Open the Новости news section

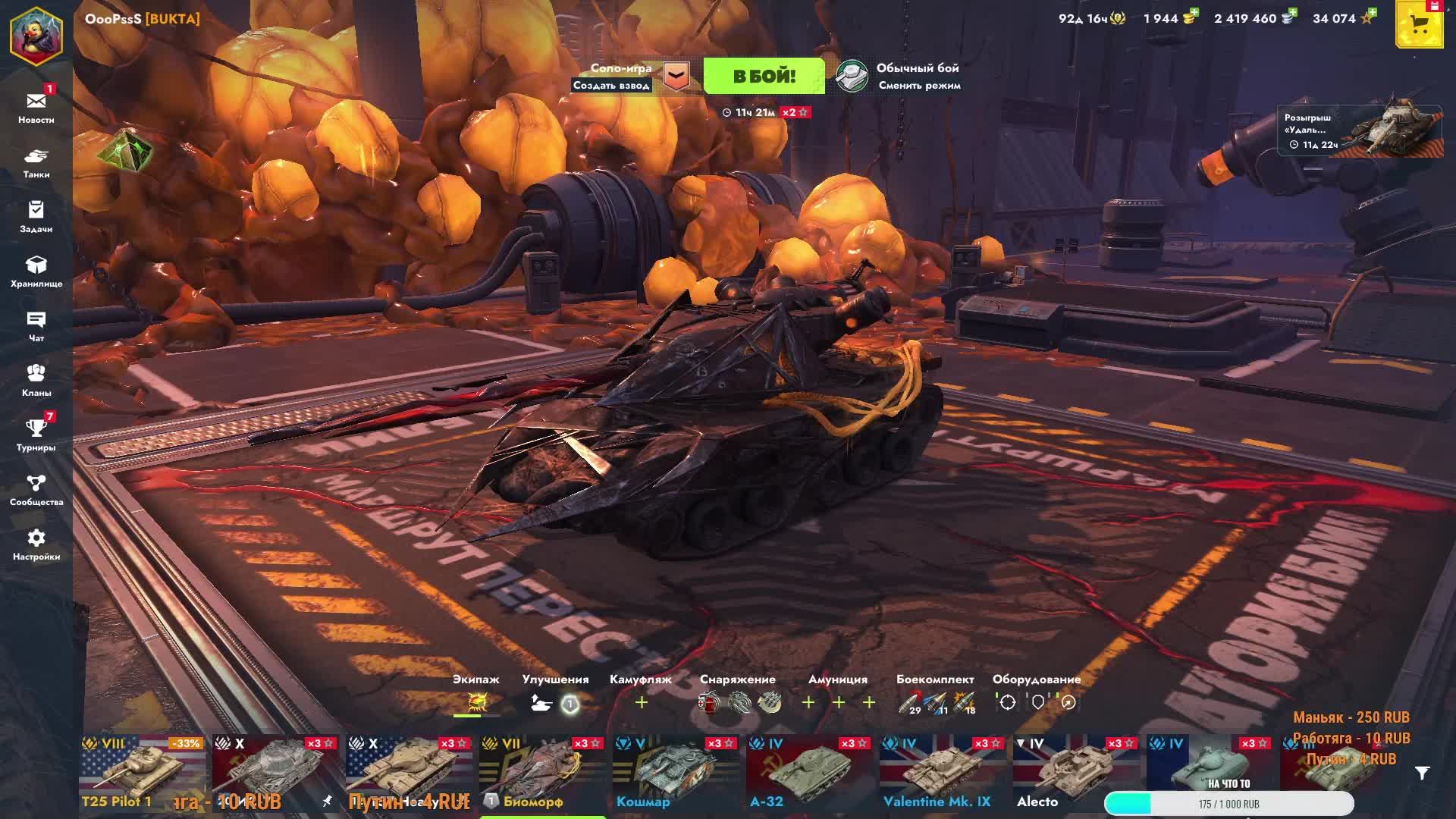(x=36, y=108)
